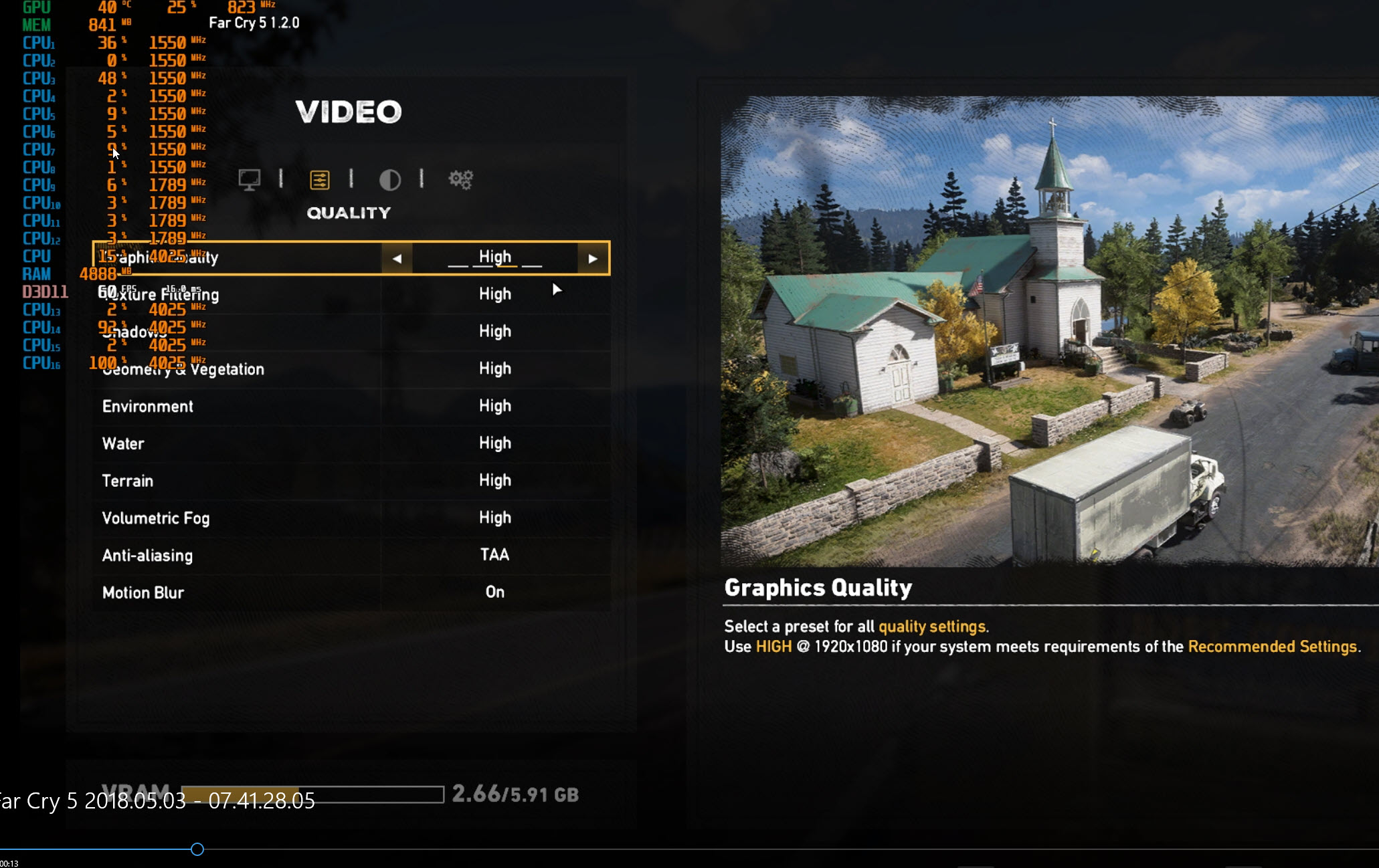Switch to the monitor display tab

[x=249, y=179]
